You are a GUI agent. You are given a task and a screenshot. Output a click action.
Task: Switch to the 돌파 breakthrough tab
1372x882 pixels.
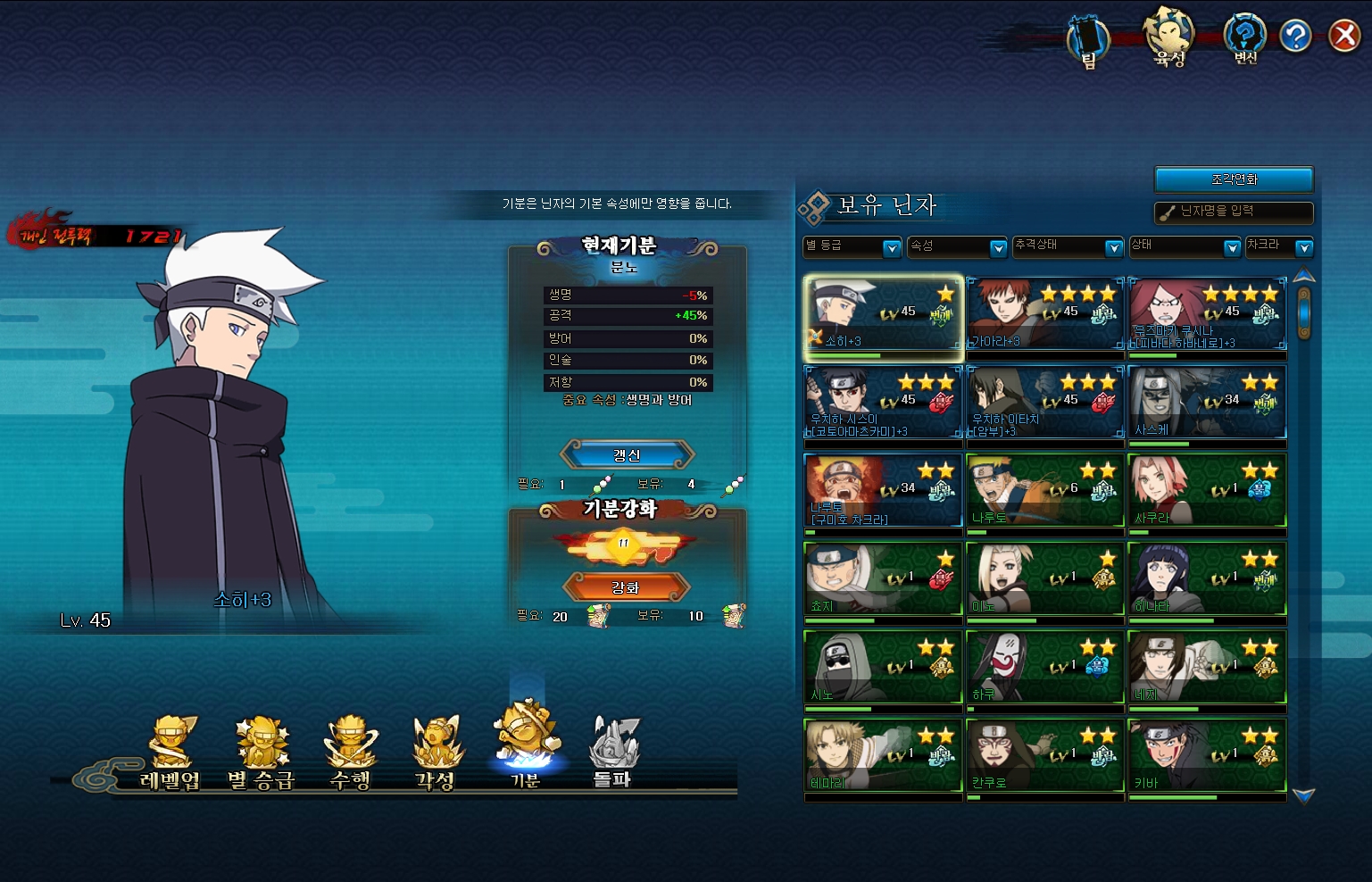coord(612,754)
